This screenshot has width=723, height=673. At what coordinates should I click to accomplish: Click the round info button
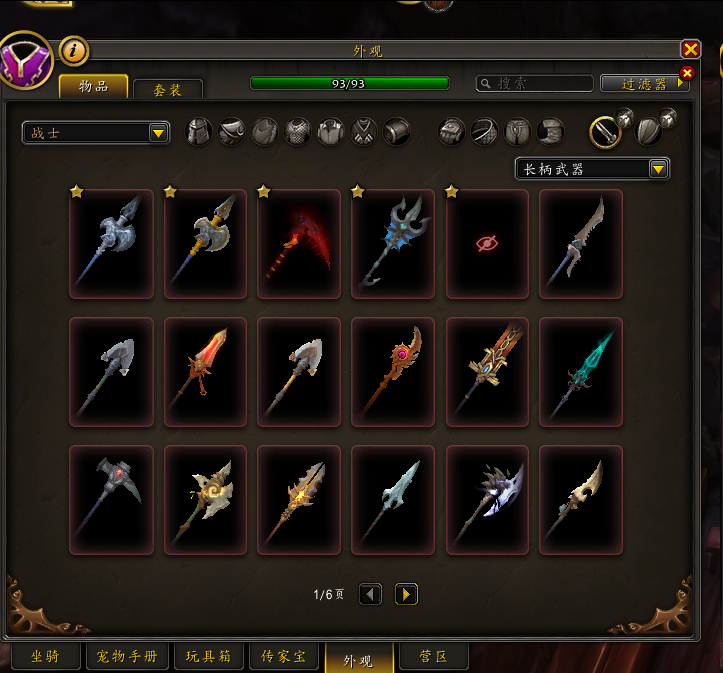coord(74,50)
